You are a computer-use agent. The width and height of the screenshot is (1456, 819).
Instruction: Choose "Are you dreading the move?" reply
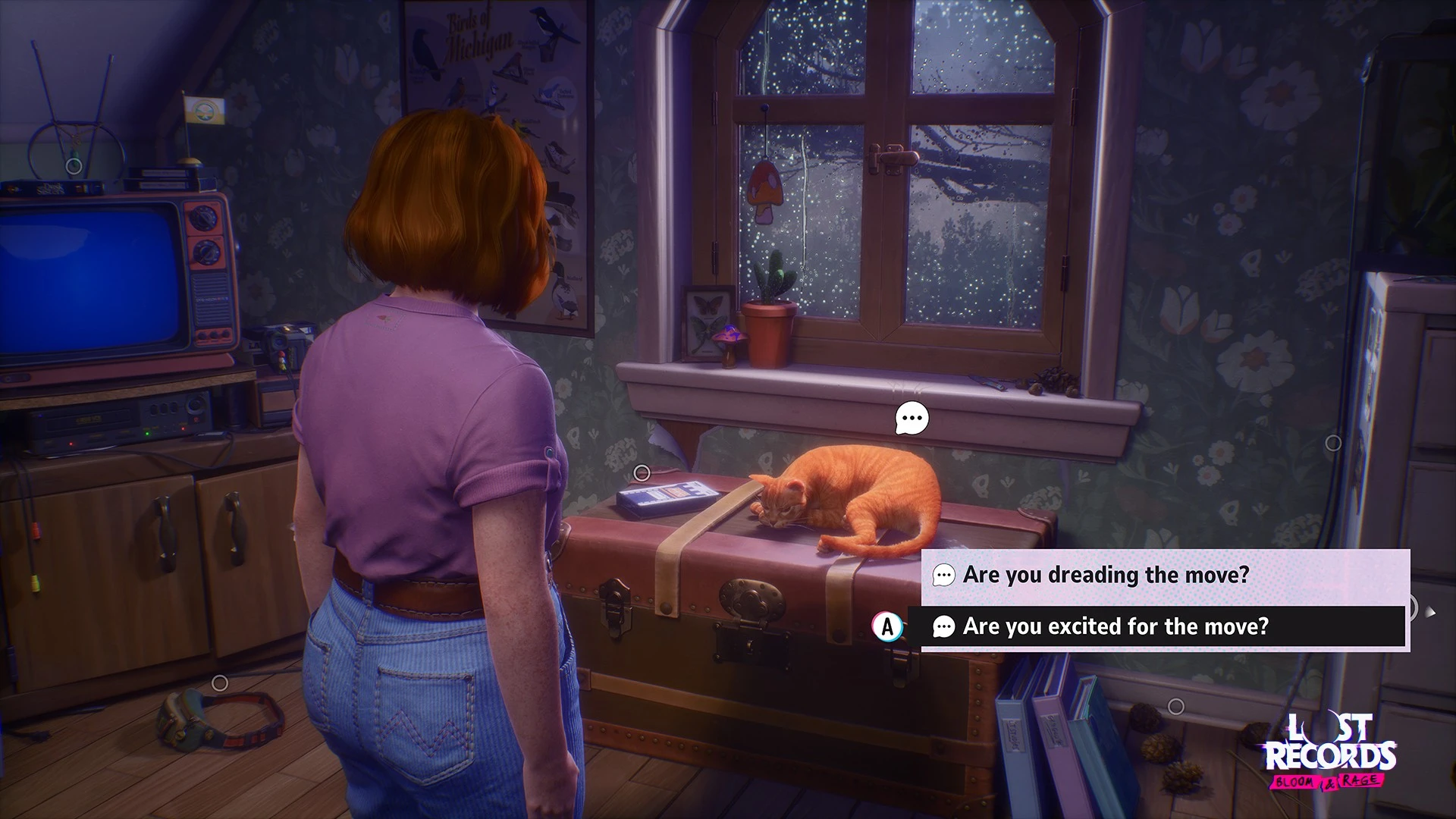1105,575
